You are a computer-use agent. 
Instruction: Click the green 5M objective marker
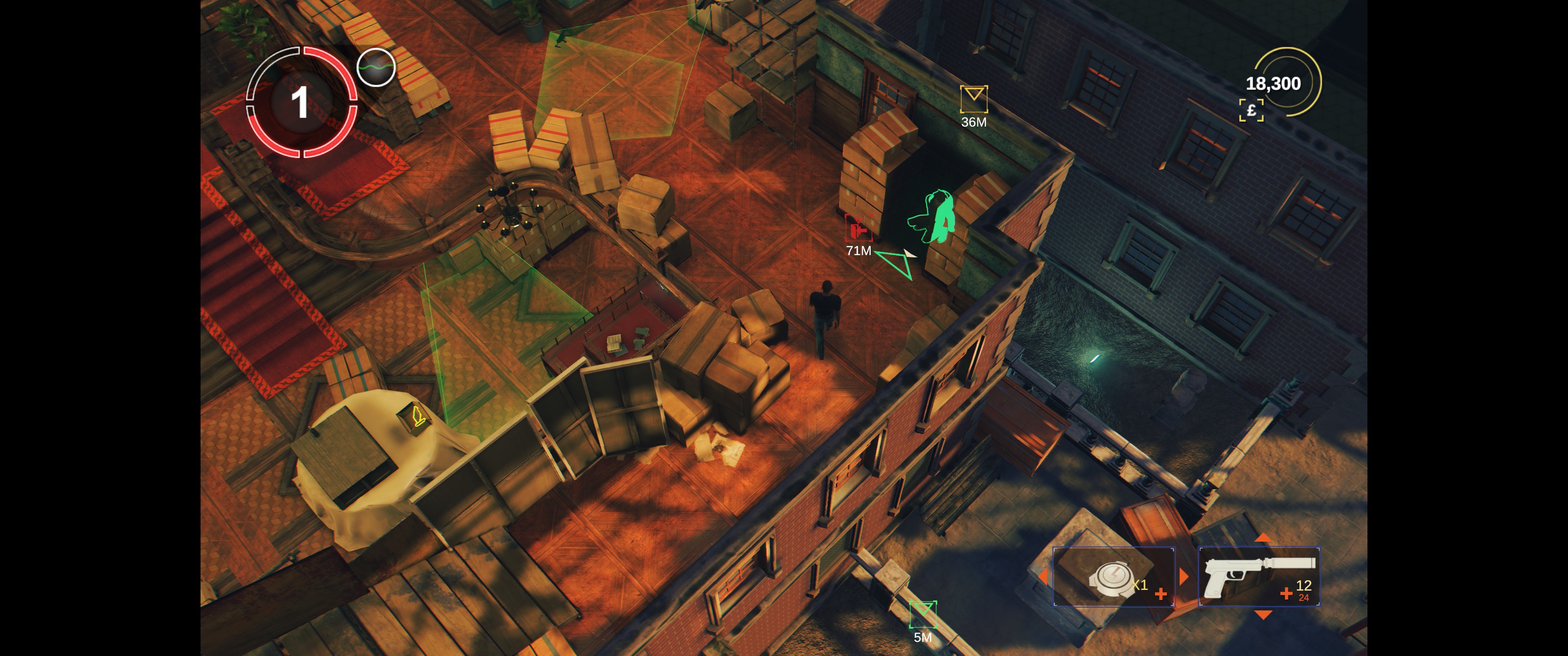pyautogui.click(x=922, y=613)
